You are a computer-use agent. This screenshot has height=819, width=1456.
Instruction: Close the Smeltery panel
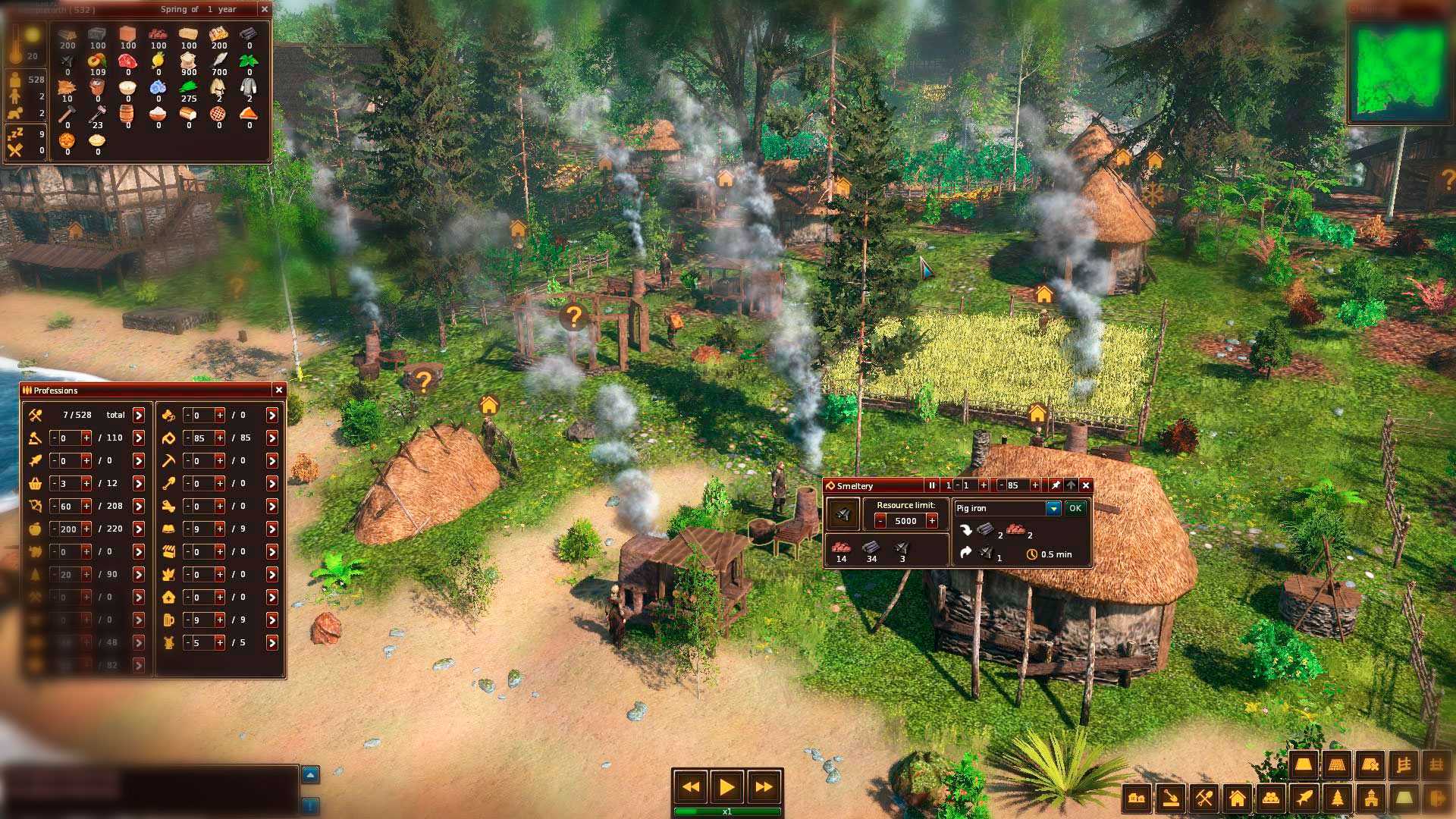click(1086, 485)
